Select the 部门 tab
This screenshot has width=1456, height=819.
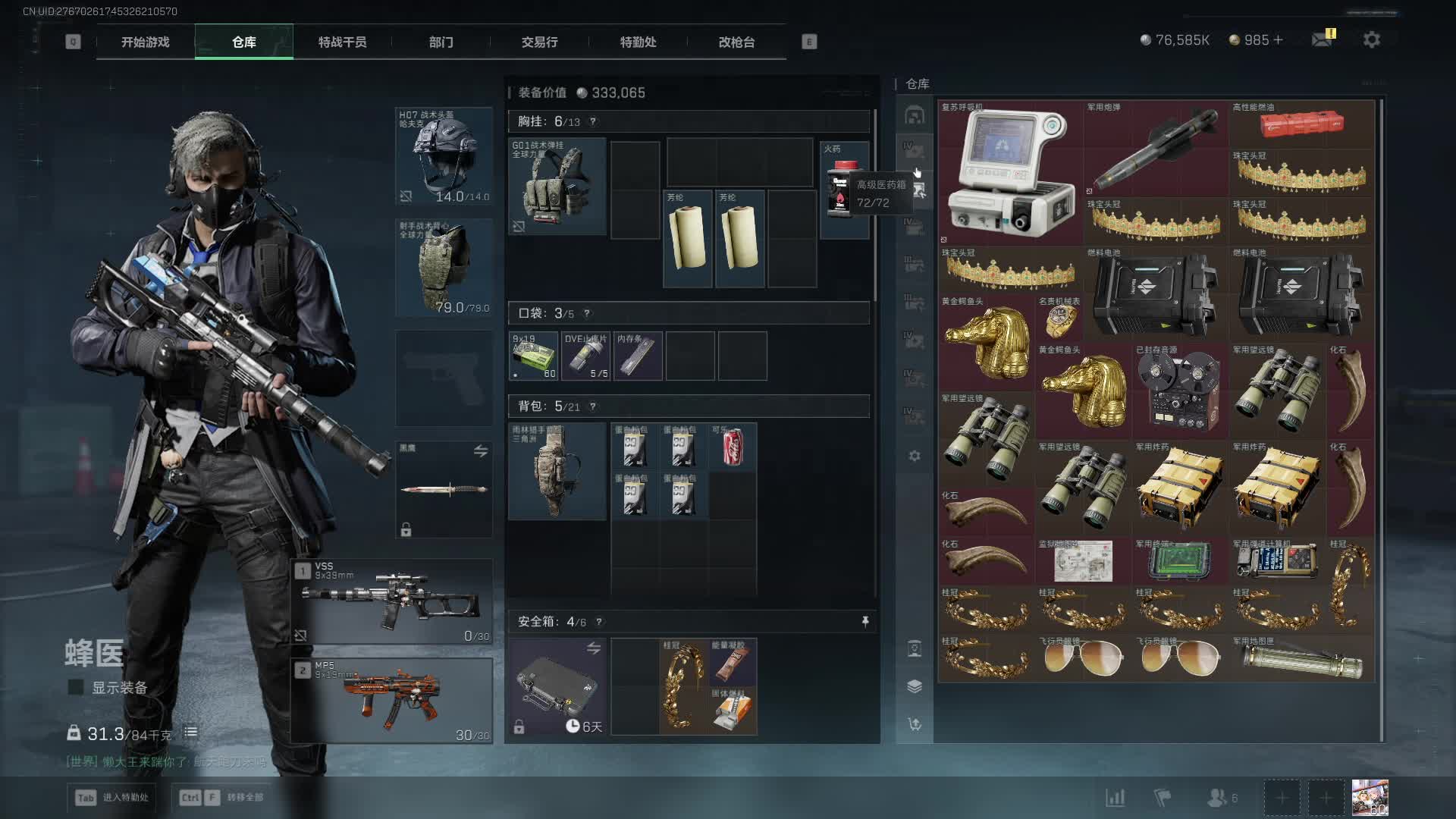441,42
